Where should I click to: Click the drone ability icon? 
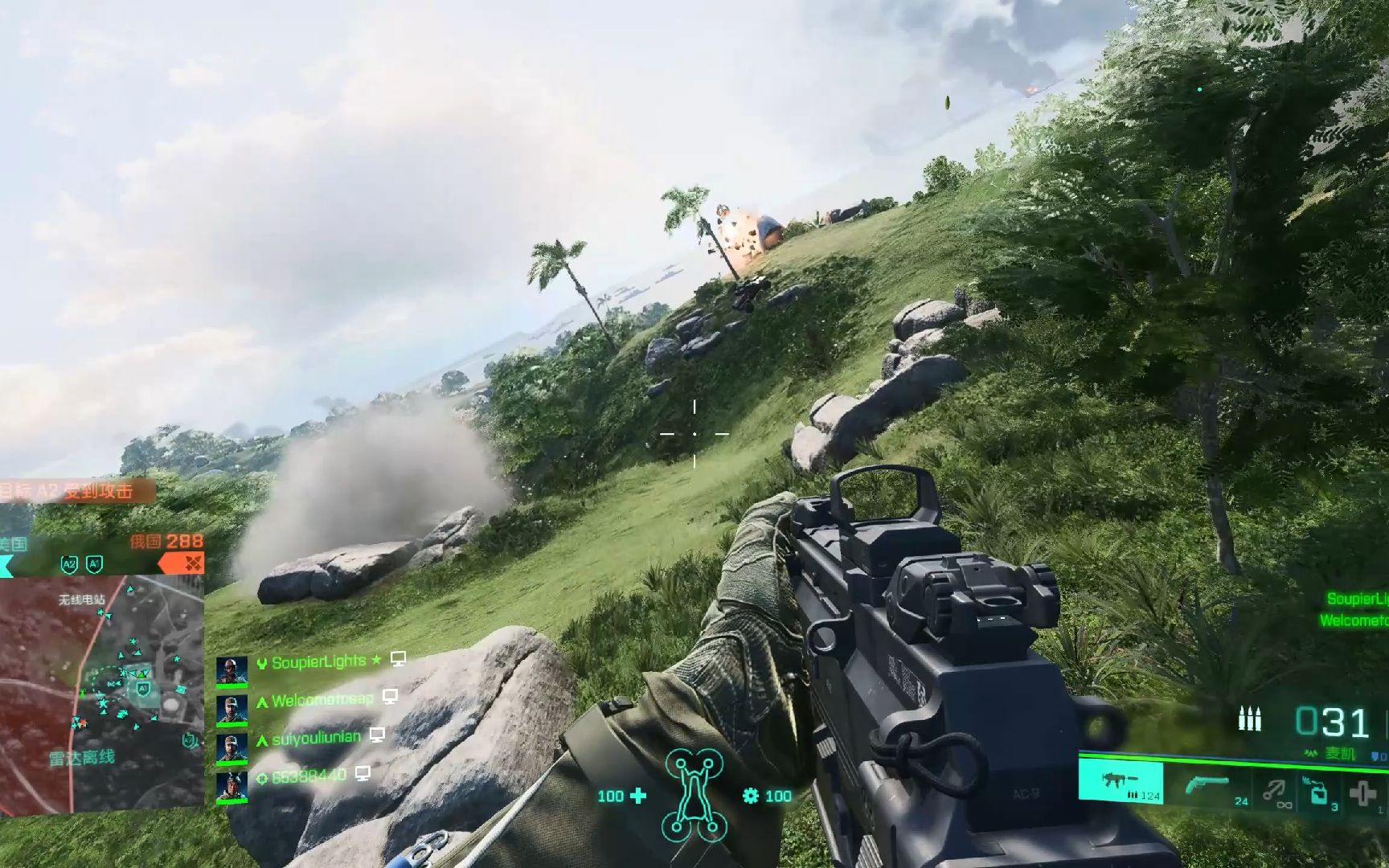point(694,795)
